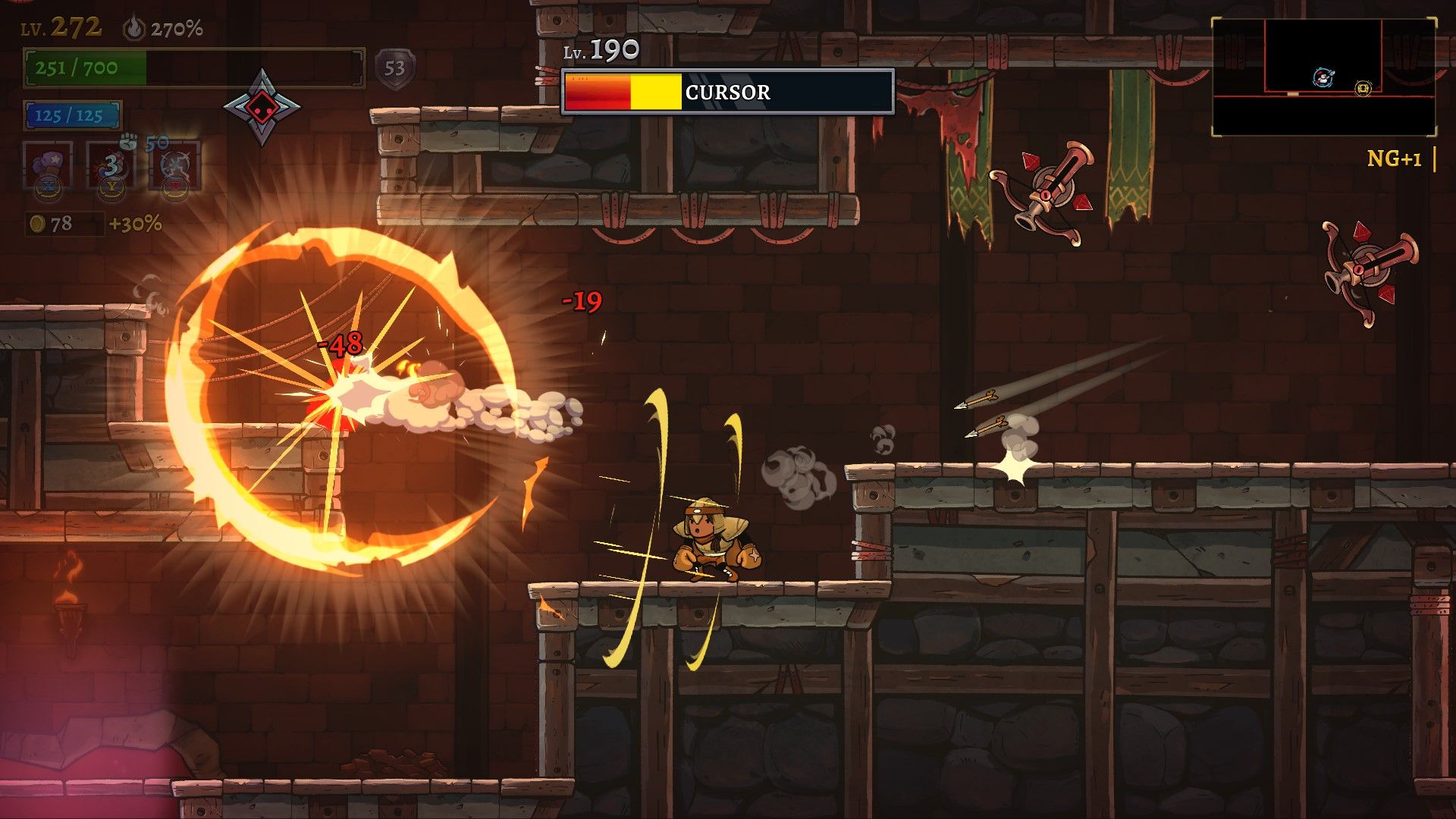
Task: Select the boxing gloves weapon slot
Action: tap(48, 165)
